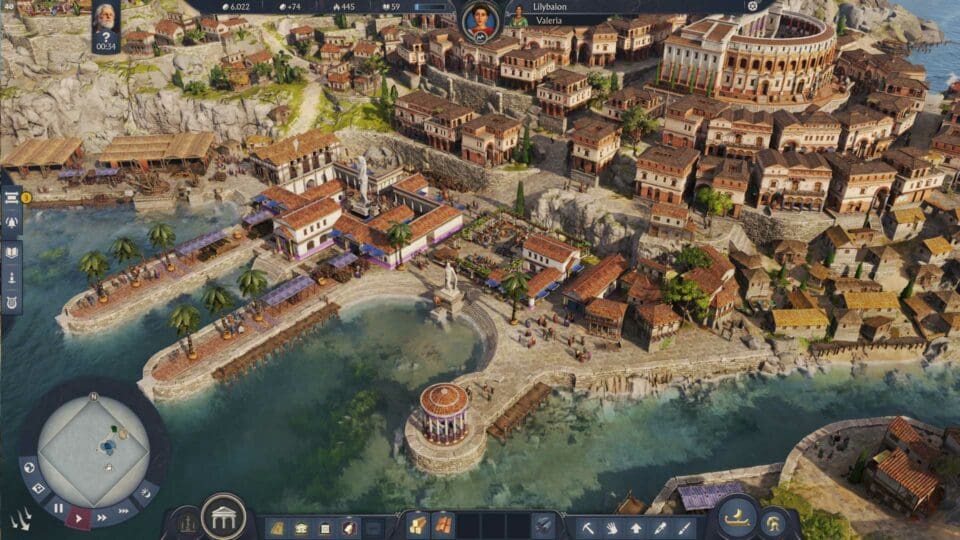Set game speed to double fast-forward
960x540 pixels.
click(x=103, y=518)
